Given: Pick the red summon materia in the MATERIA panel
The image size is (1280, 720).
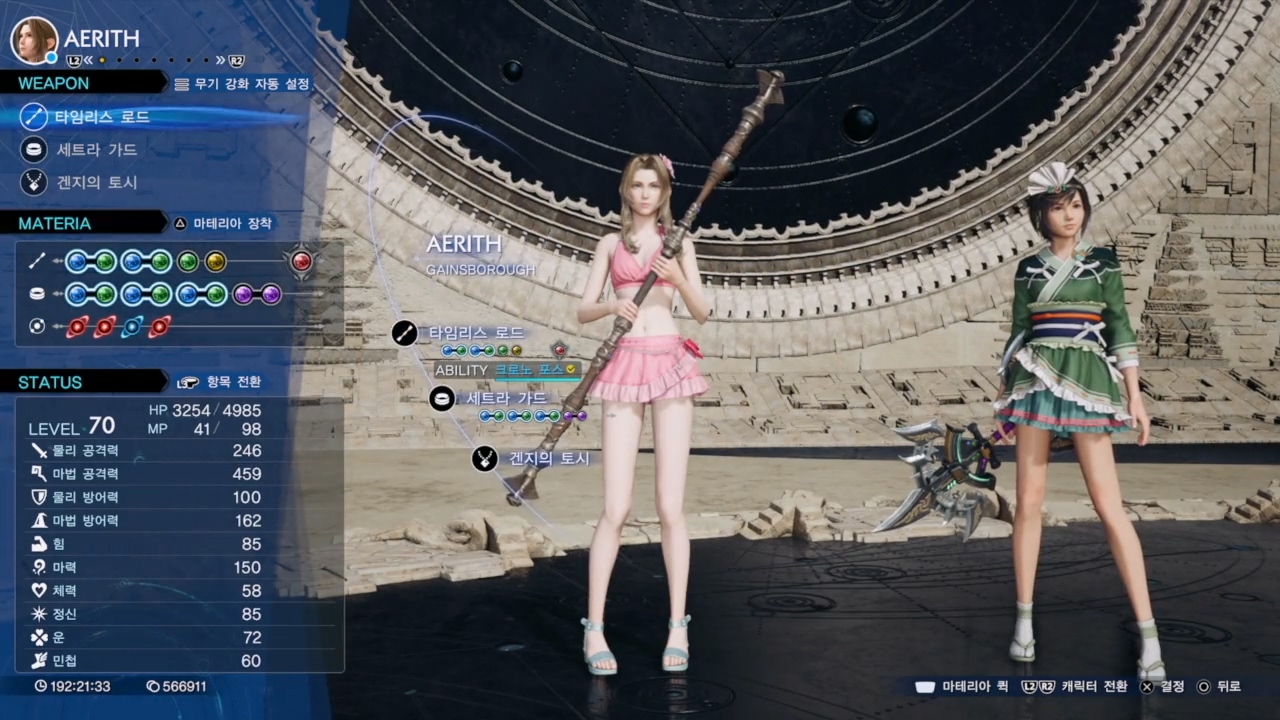Looking at the screenshot, I should [301, 262].
